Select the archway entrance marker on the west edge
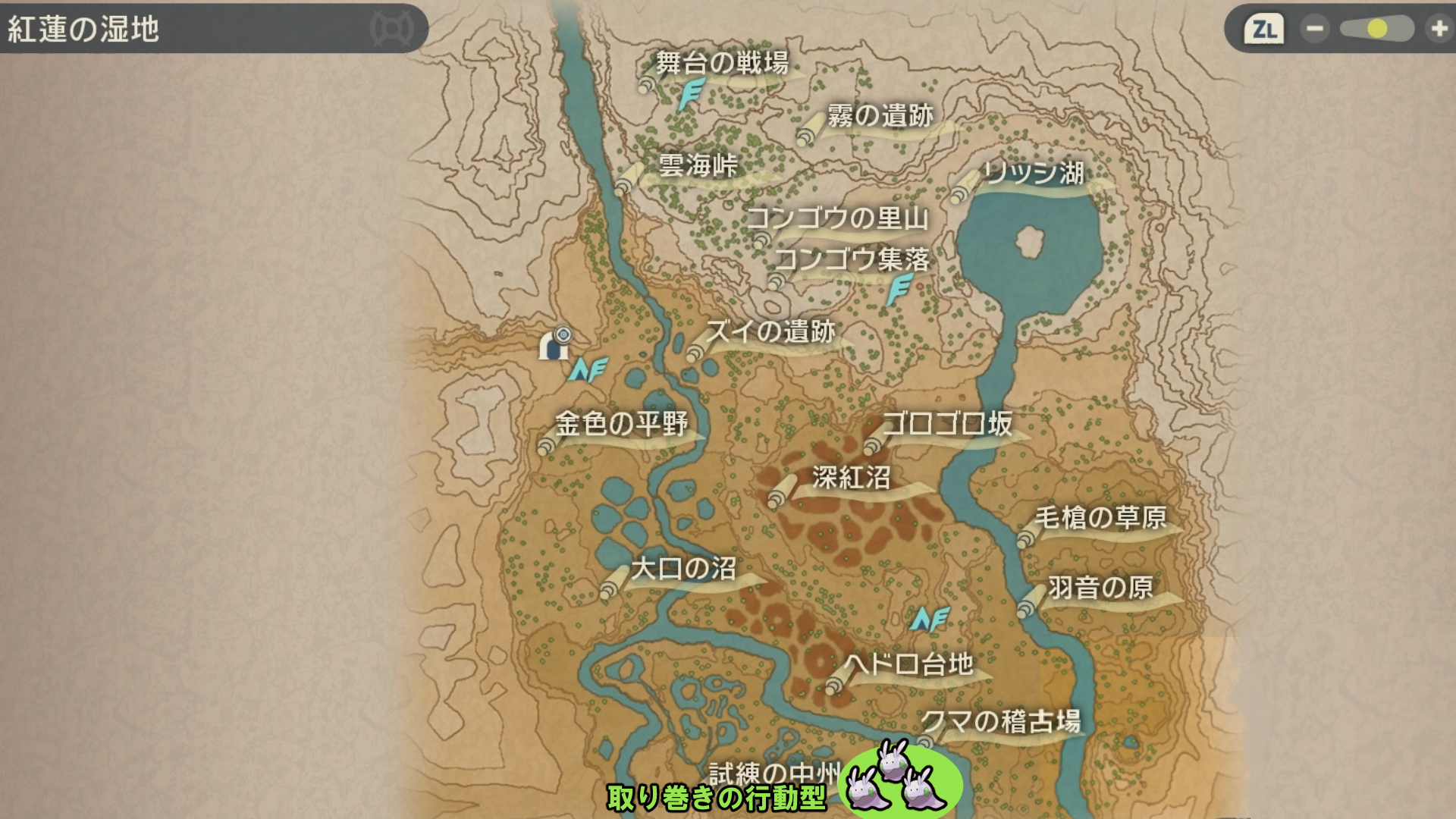 [x=555, y=345]
